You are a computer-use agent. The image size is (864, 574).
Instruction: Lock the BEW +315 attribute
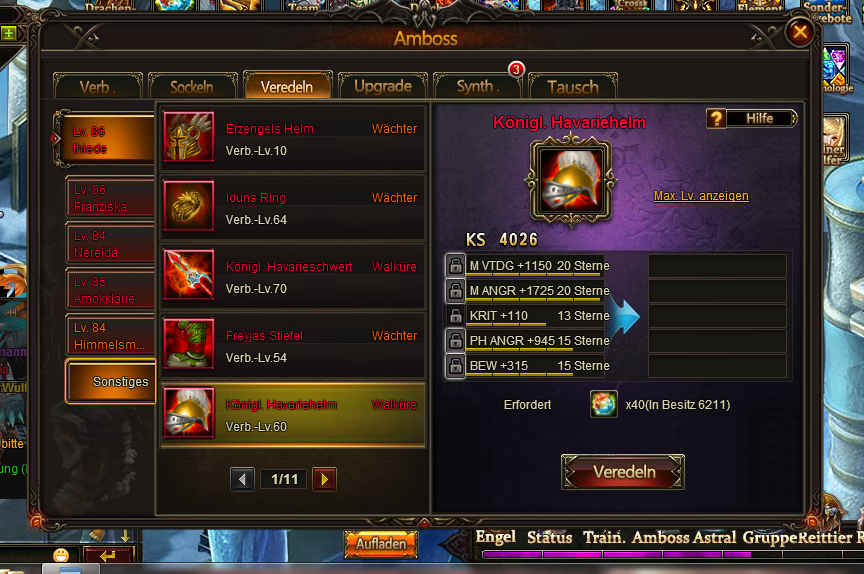tap(454, 366)
